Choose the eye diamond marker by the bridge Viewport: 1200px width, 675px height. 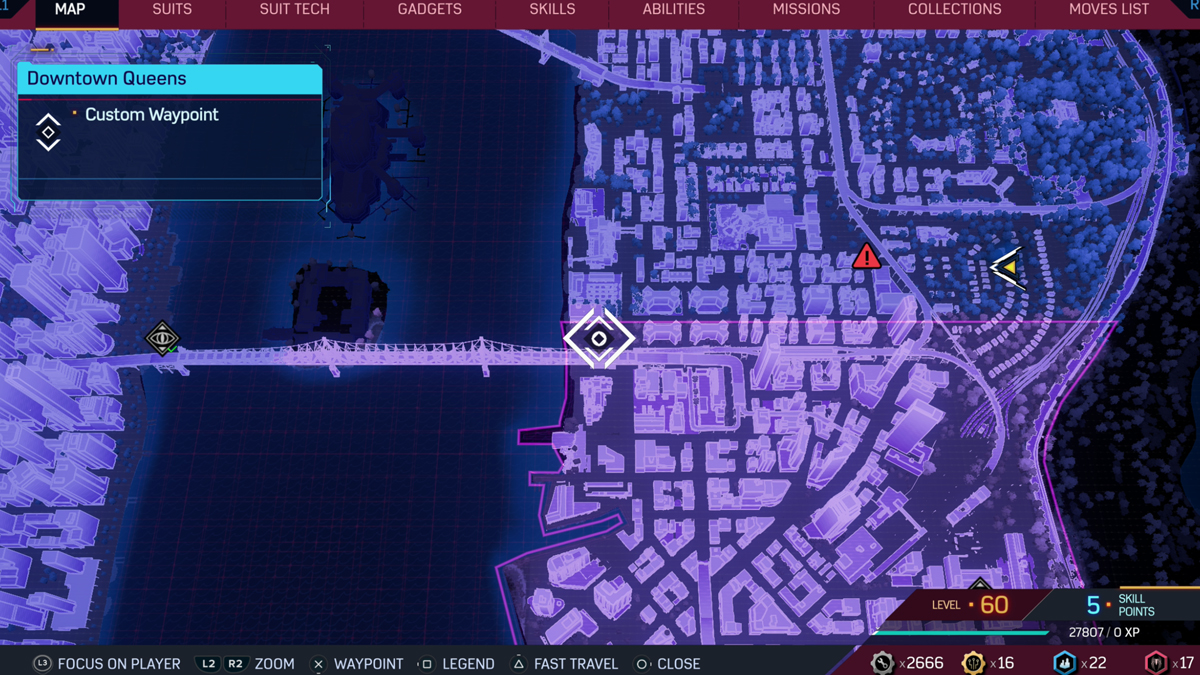162,338
